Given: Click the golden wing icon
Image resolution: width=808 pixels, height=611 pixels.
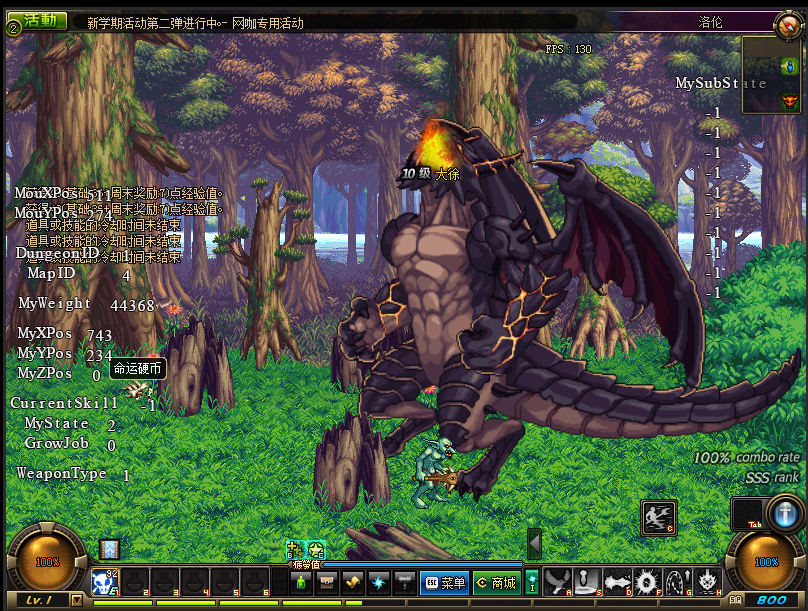Looking at the screenshot, I should pyautogui.click(x=352, y=582).
